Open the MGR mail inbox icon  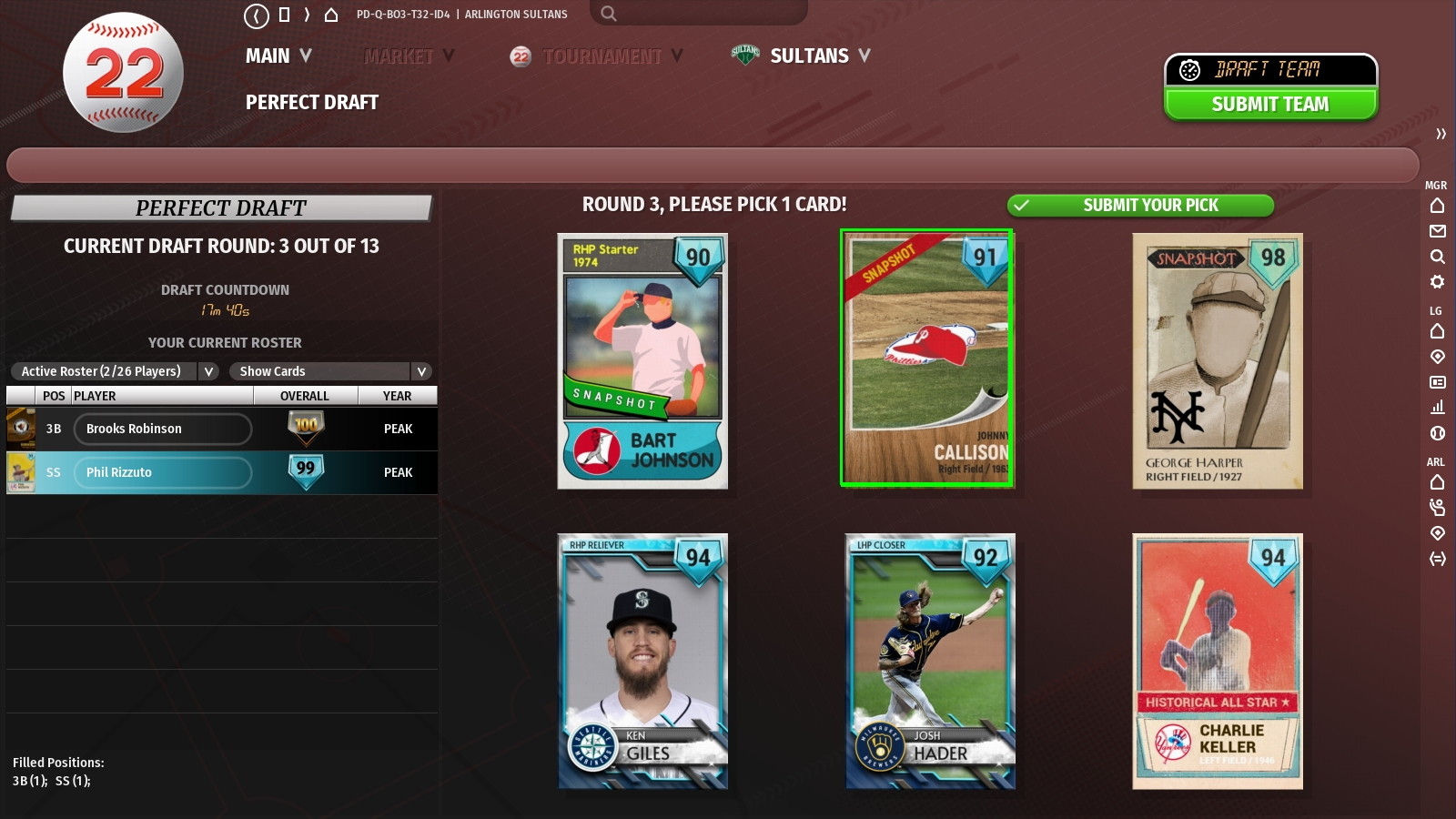tap(1438, 232)
